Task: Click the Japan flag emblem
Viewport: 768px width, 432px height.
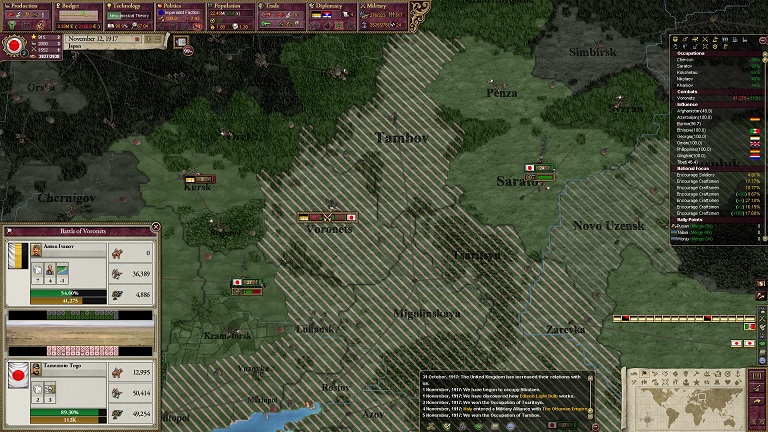Action: [x=16, y=45]
